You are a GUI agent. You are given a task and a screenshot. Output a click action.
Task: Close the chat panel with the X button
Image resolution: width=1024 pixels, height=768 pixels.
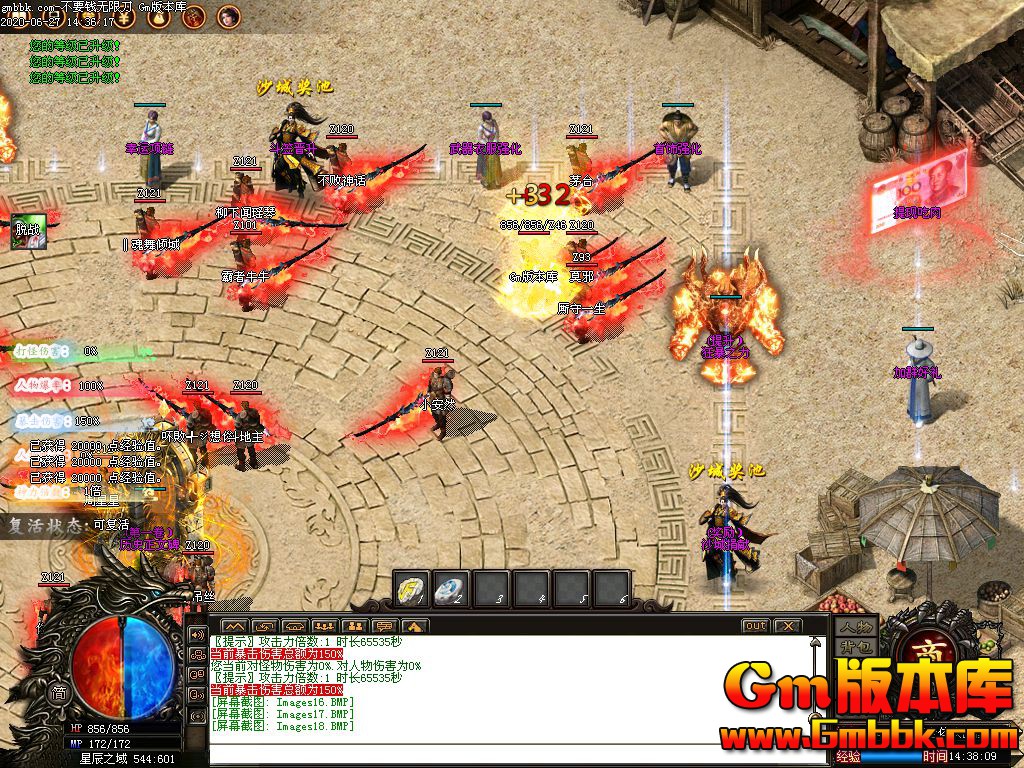coord(788,626)
